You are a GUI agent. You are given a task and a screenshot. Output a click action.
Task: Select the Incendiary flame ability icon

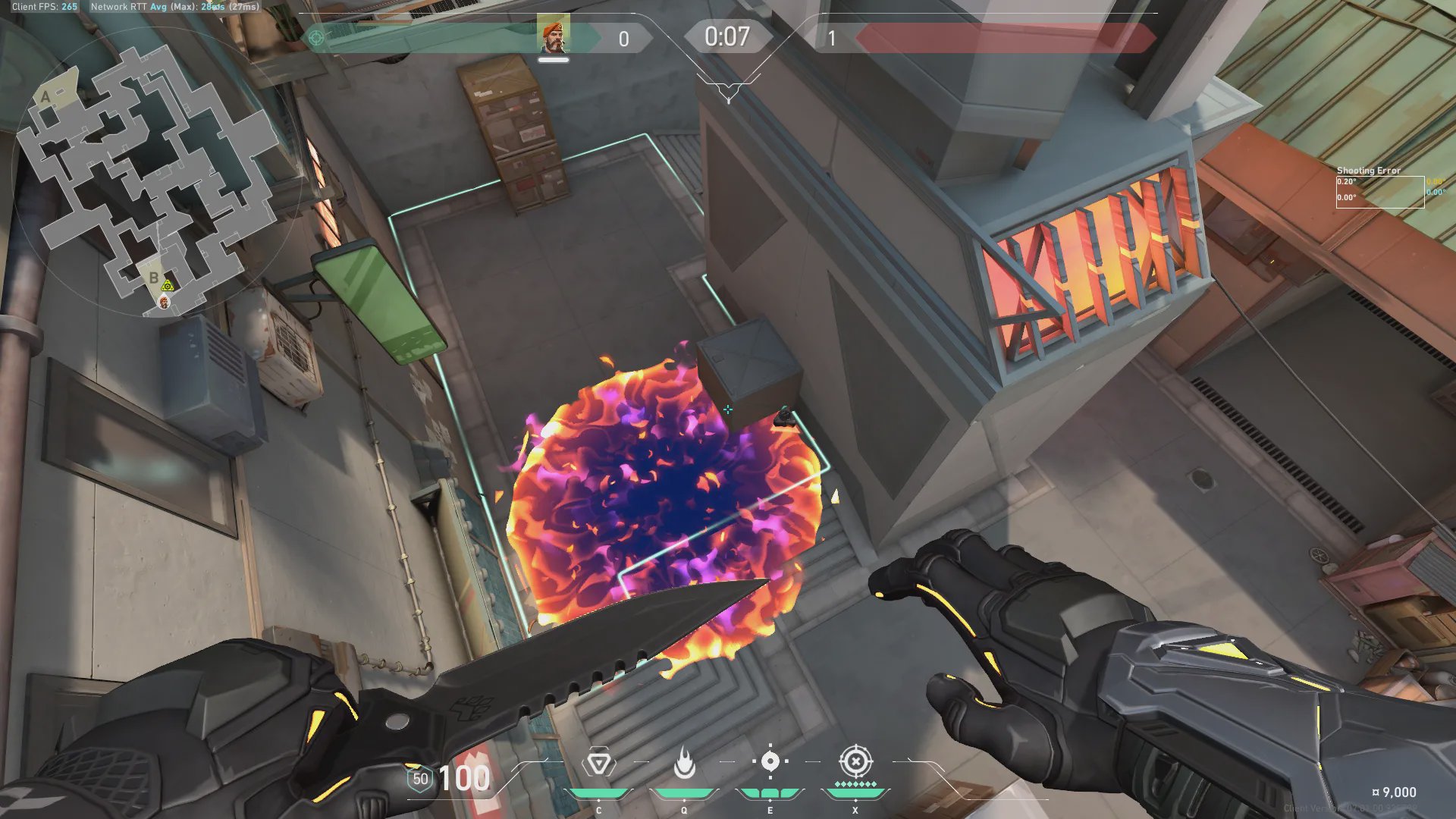[684, 763]
